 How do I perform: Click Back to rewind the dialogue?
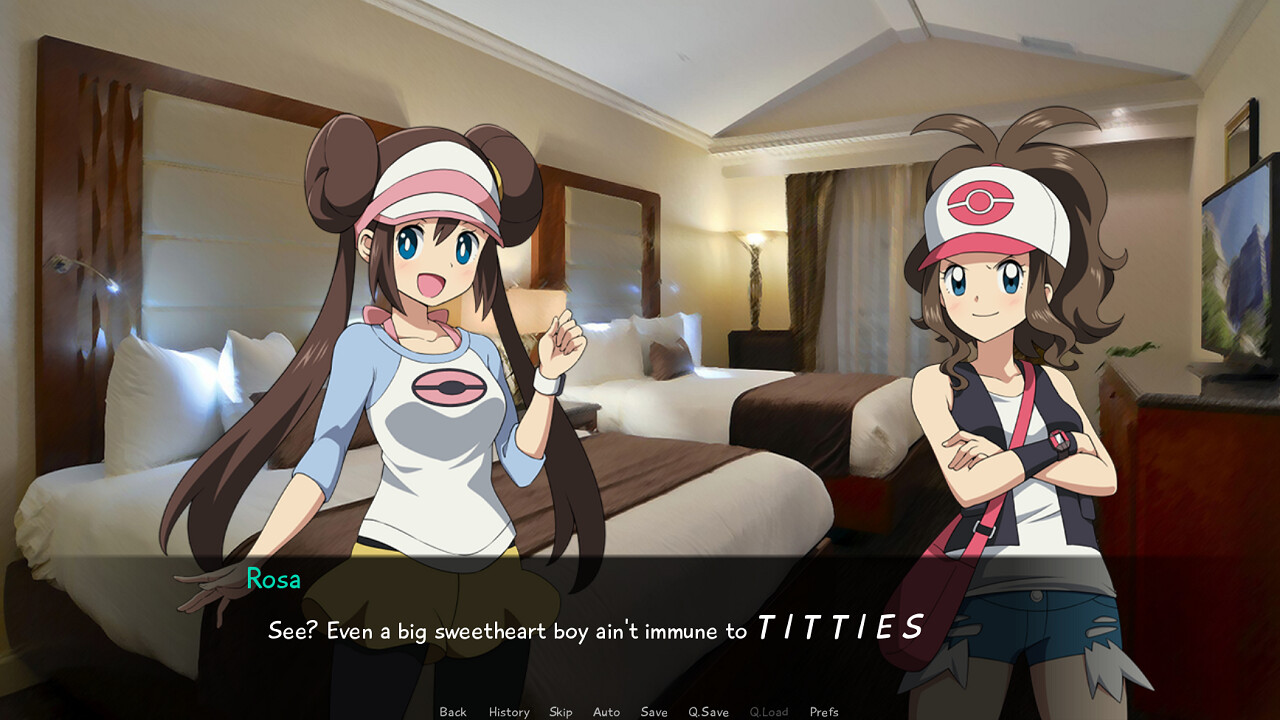point(452,712)
